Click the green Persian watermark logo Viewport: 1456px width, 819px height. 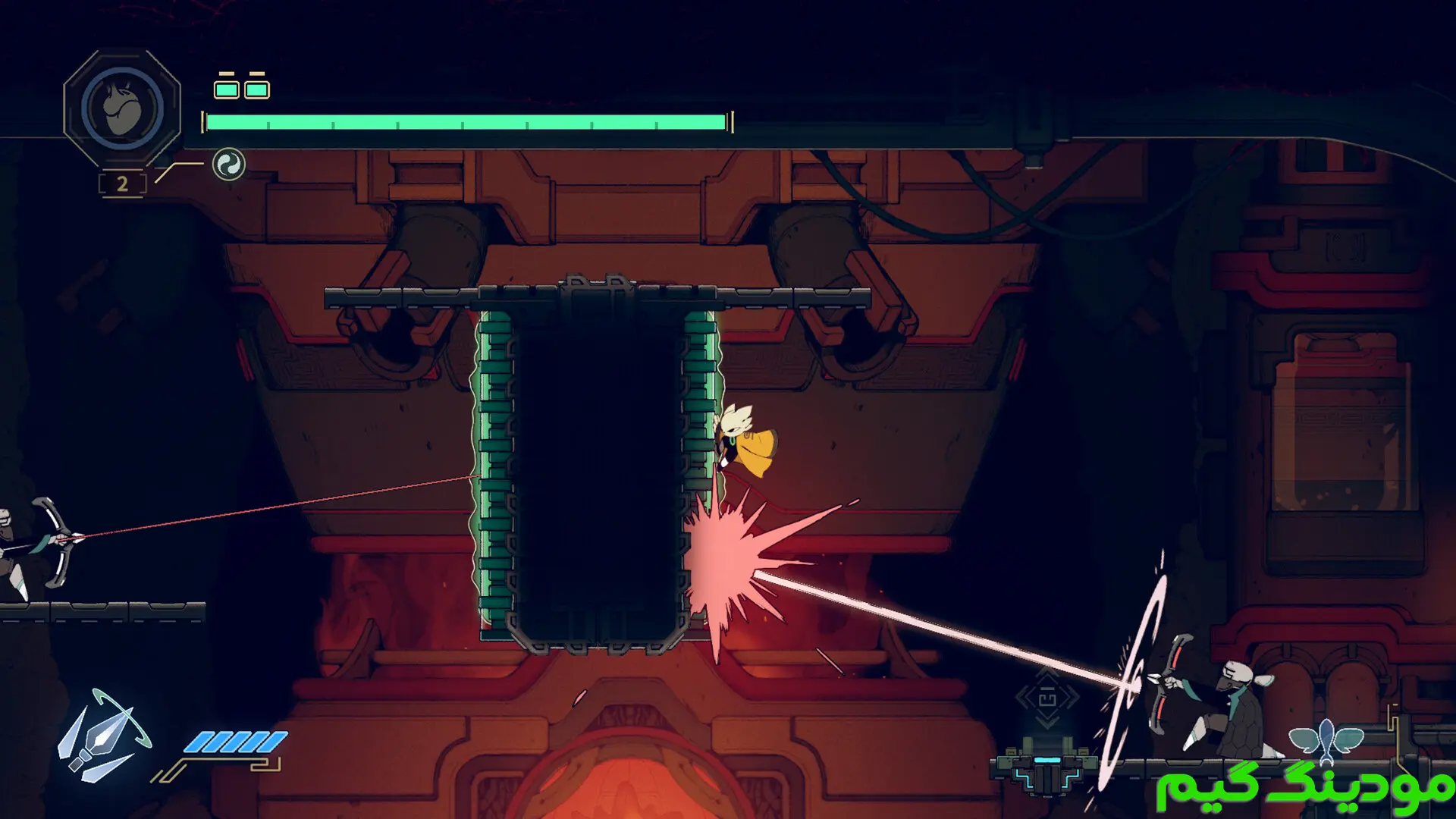(x=1303, y=783)
